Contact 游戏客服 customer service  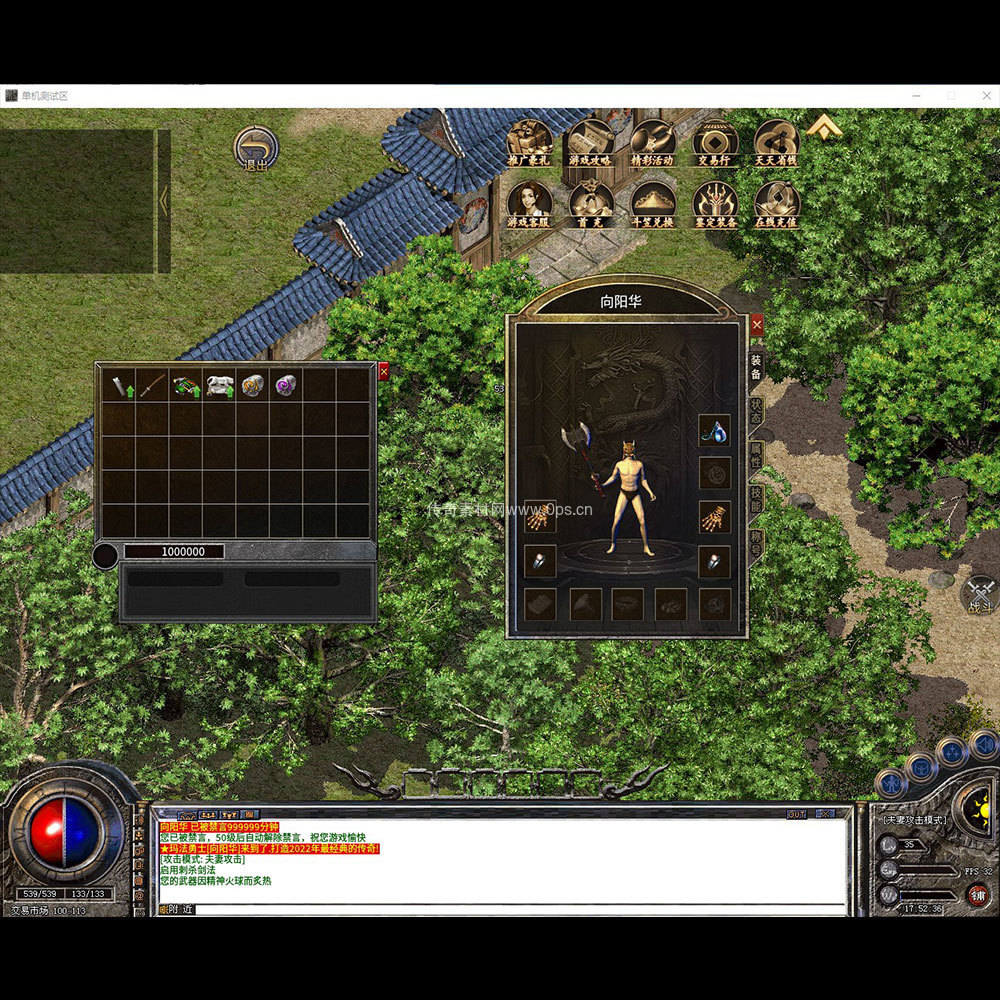pyautogui.click(x=530, y=203)
